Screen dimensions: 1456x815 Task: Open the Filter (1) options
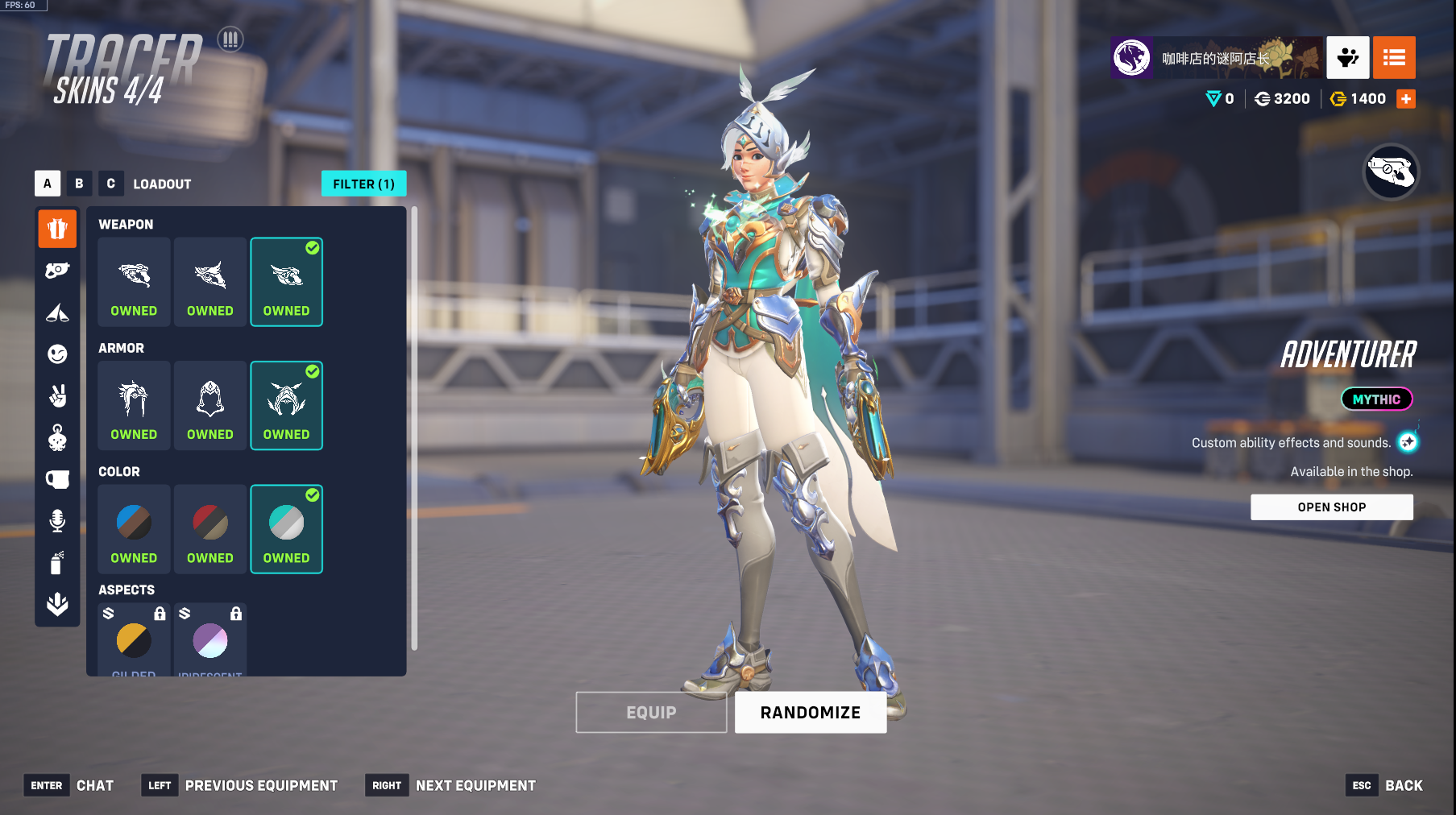[363, 184]
